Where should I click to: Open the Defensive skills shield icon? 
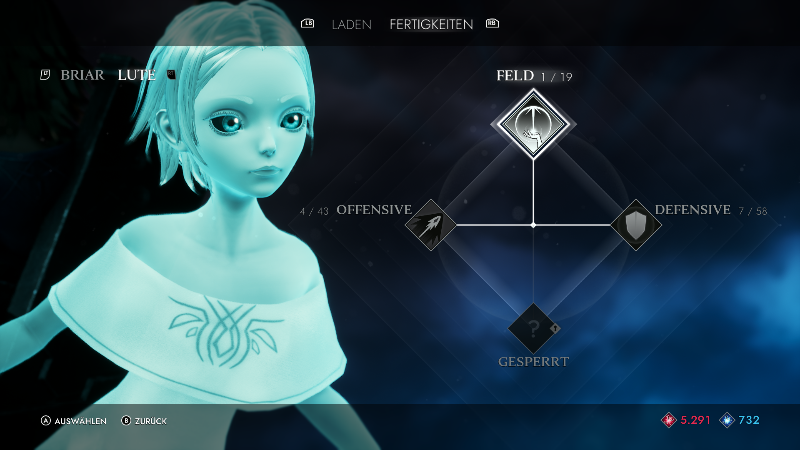(635, 225)
